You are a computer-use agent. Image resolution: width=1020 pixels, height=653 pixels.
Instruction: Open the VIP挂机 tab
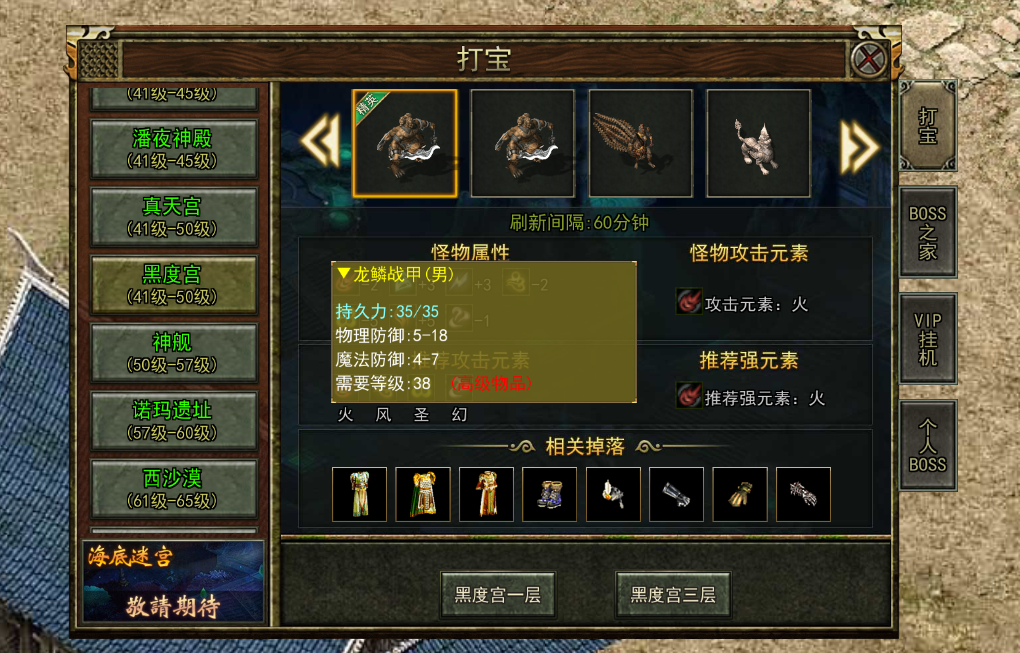pos(927,338)
